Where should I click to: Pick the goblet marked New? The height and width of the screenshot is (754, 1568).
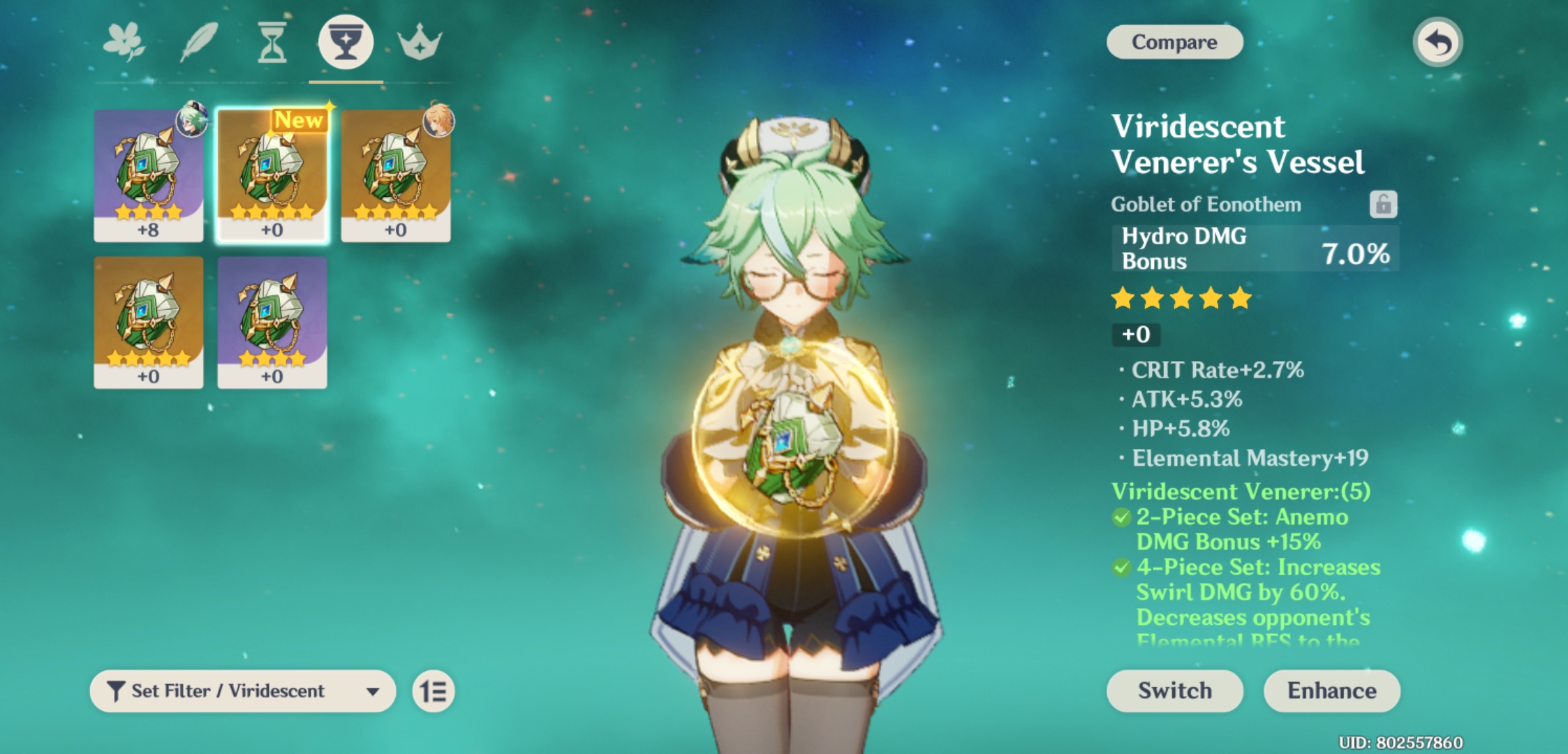pyautogui.click(x=272, y=175)
